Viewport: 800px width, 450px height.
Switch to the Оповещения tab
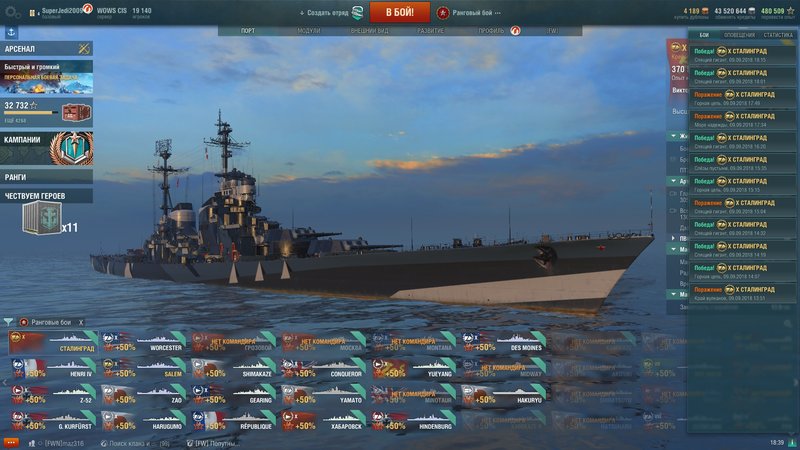click(x=739, y=35)
